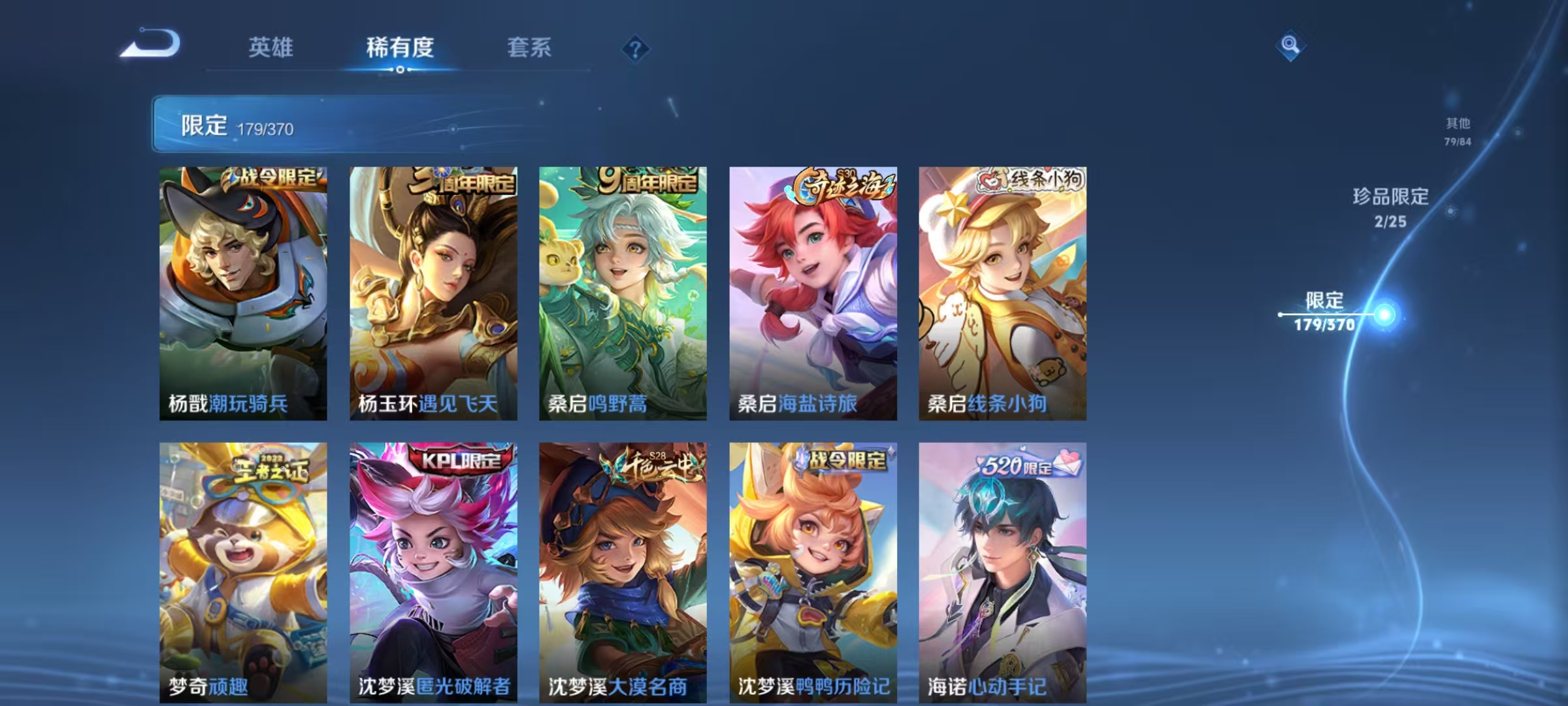The width and height of the screenshot is (1568, 706).
Task: Open the 桑启 线条小狗 skin card
Action: coord(1005,291)
